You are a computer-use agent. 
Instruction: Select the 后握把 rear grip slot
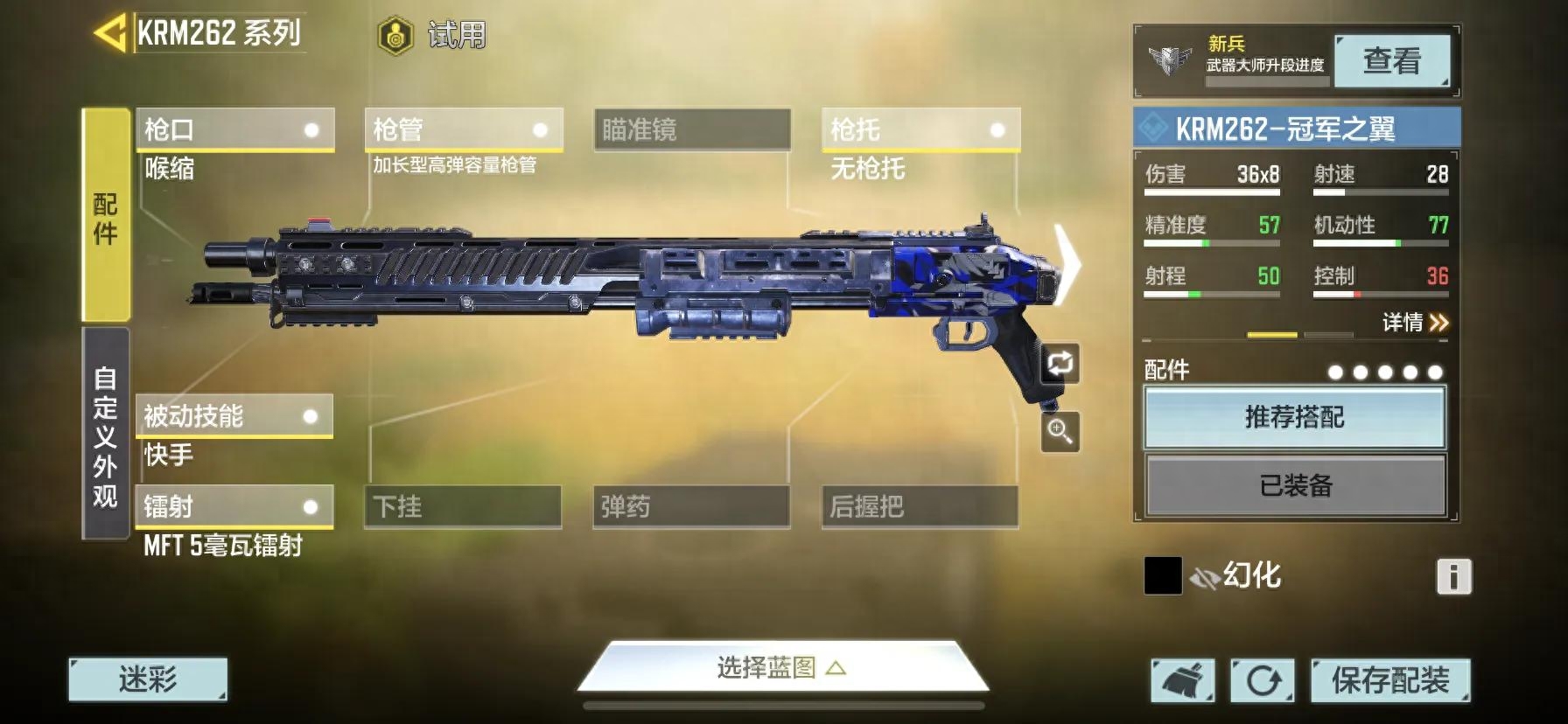tap(919, 507)
